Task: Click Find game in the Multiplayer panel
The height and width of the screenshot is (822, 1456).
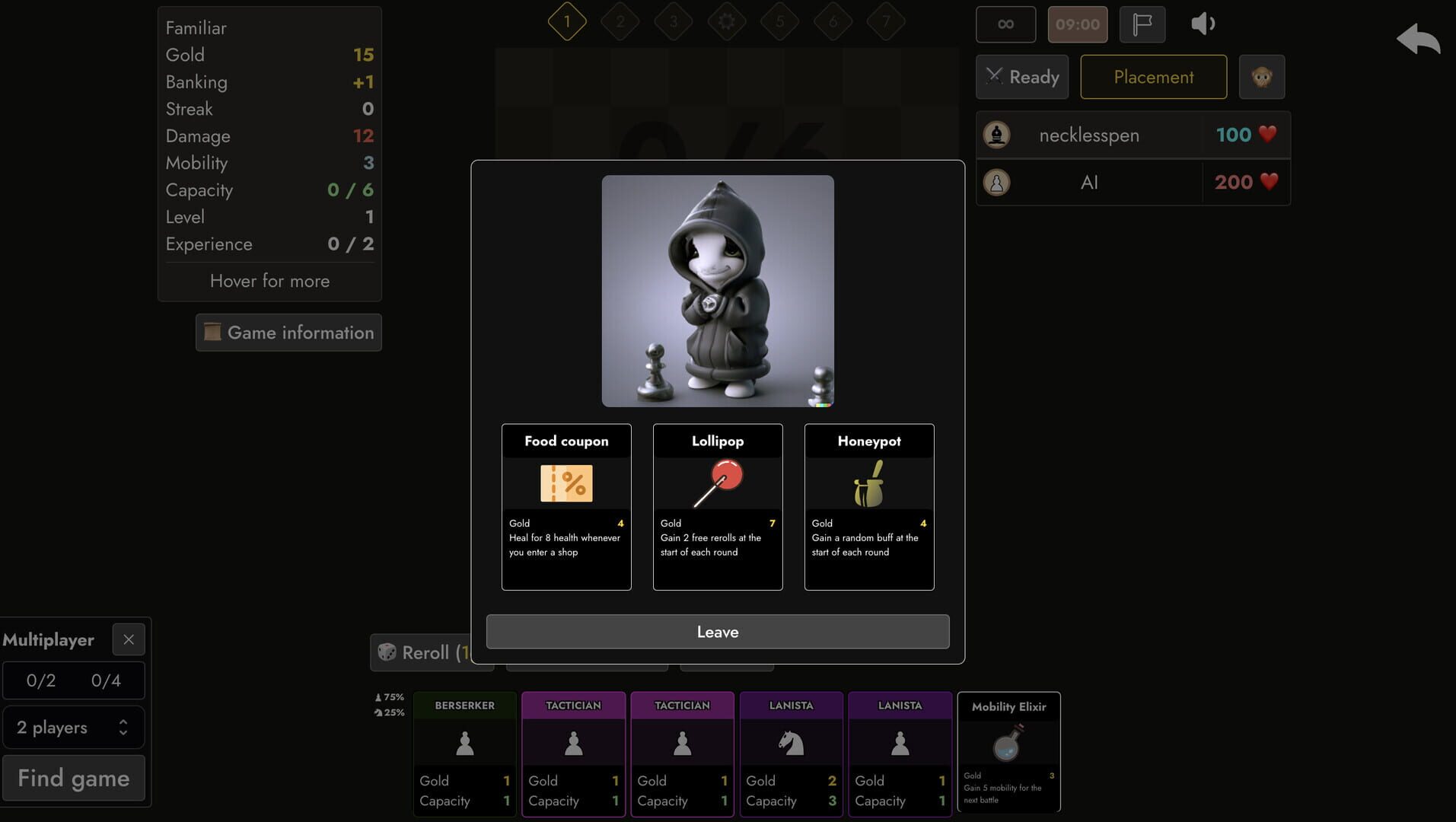Action: pyautogui.click(x=73, y=777)
